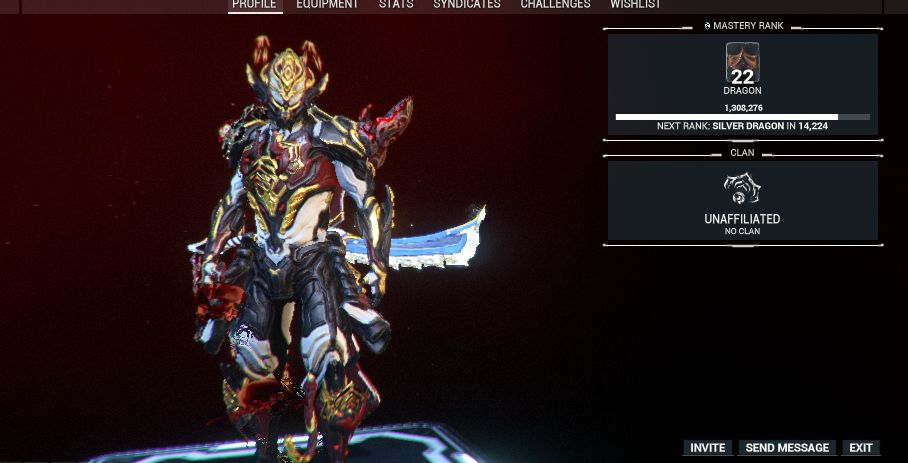Switch to the Profile tab
The image size is (908, 463).
pos(254,5)
